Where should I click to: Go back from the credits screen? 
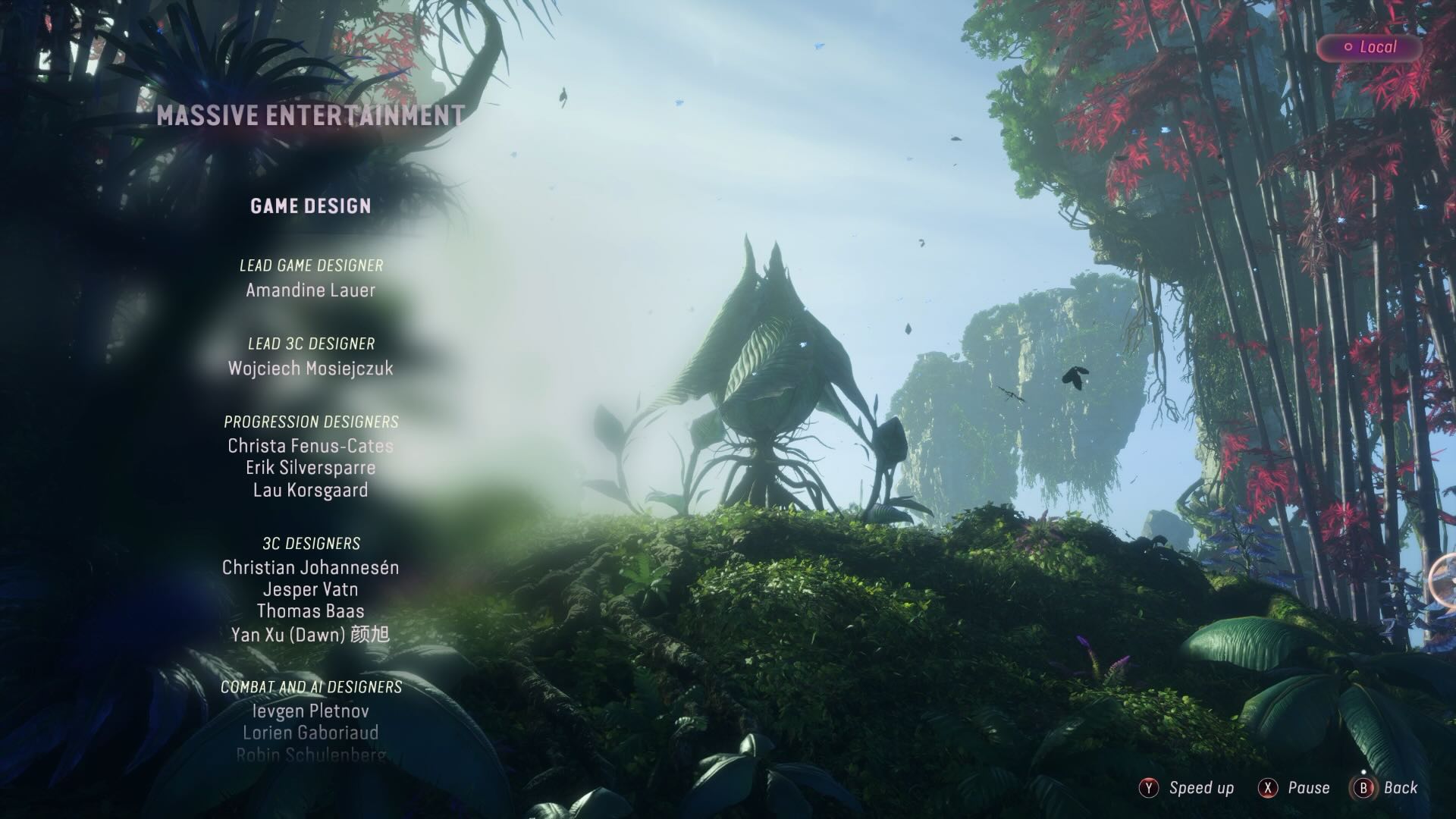pos(1386,788)
